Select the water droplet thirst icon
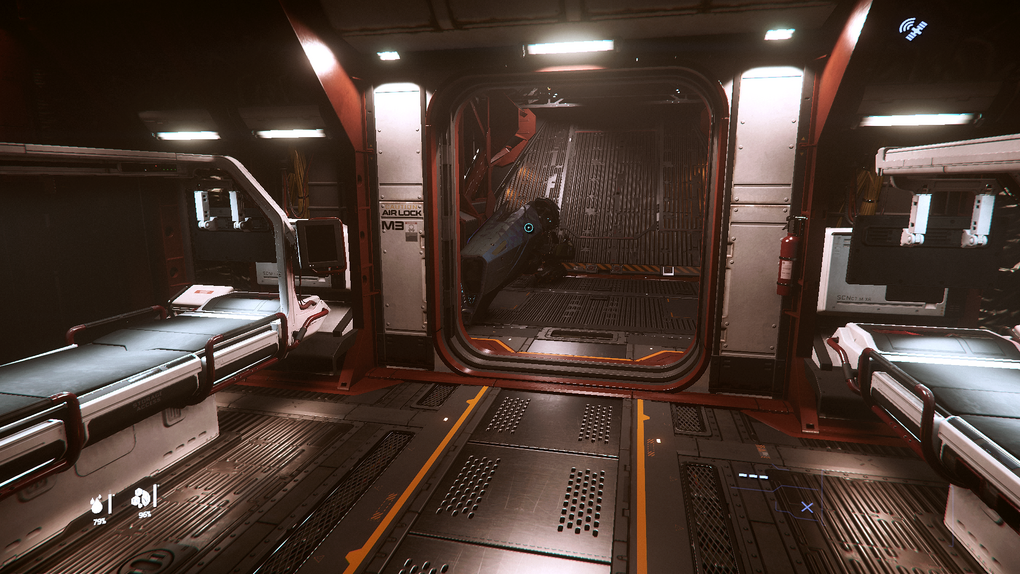 coord(98,503)
